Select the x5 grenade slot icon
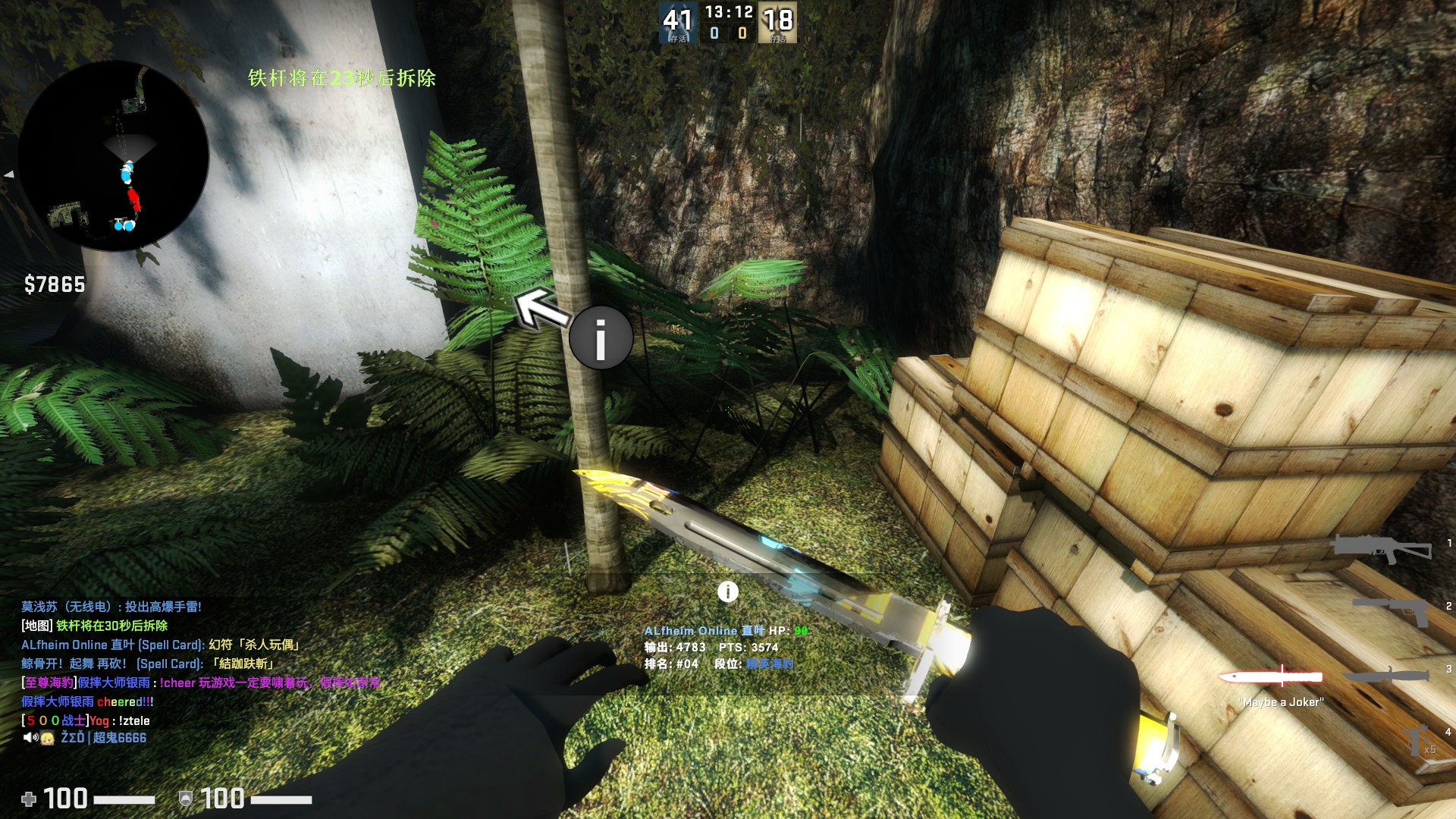Screen dimensions: 1456x819 click(1417, 741)
